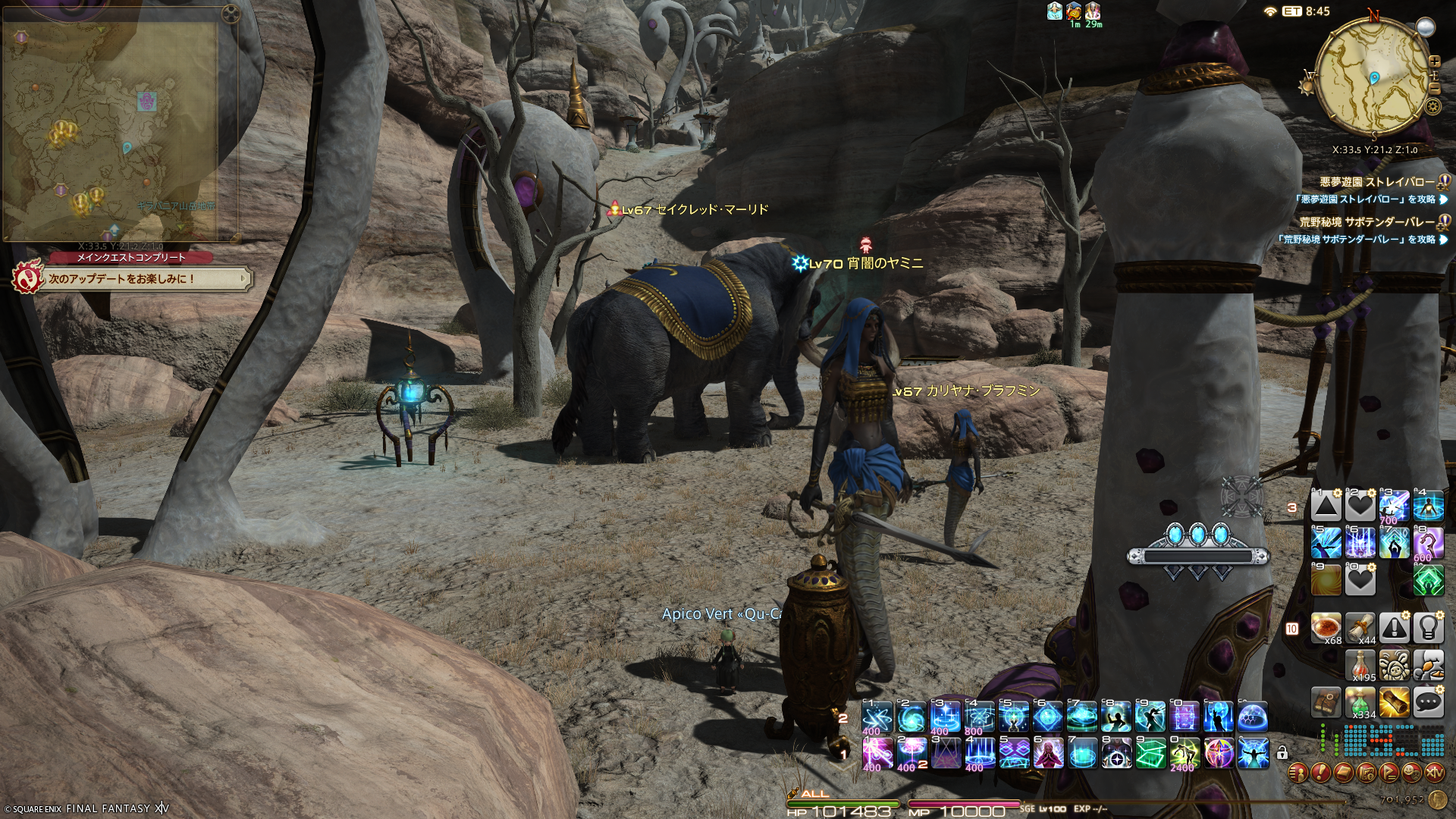
Task: Click the large translucent map overlay
Action: (114, 129)
